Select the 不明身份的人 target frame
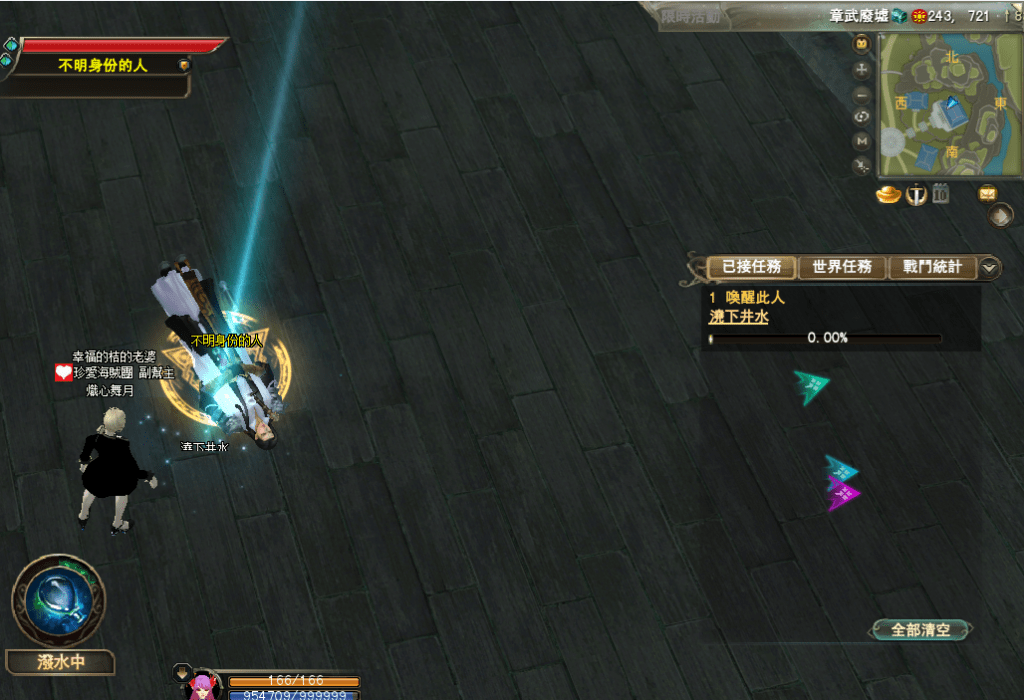 (x=104, y=65)
